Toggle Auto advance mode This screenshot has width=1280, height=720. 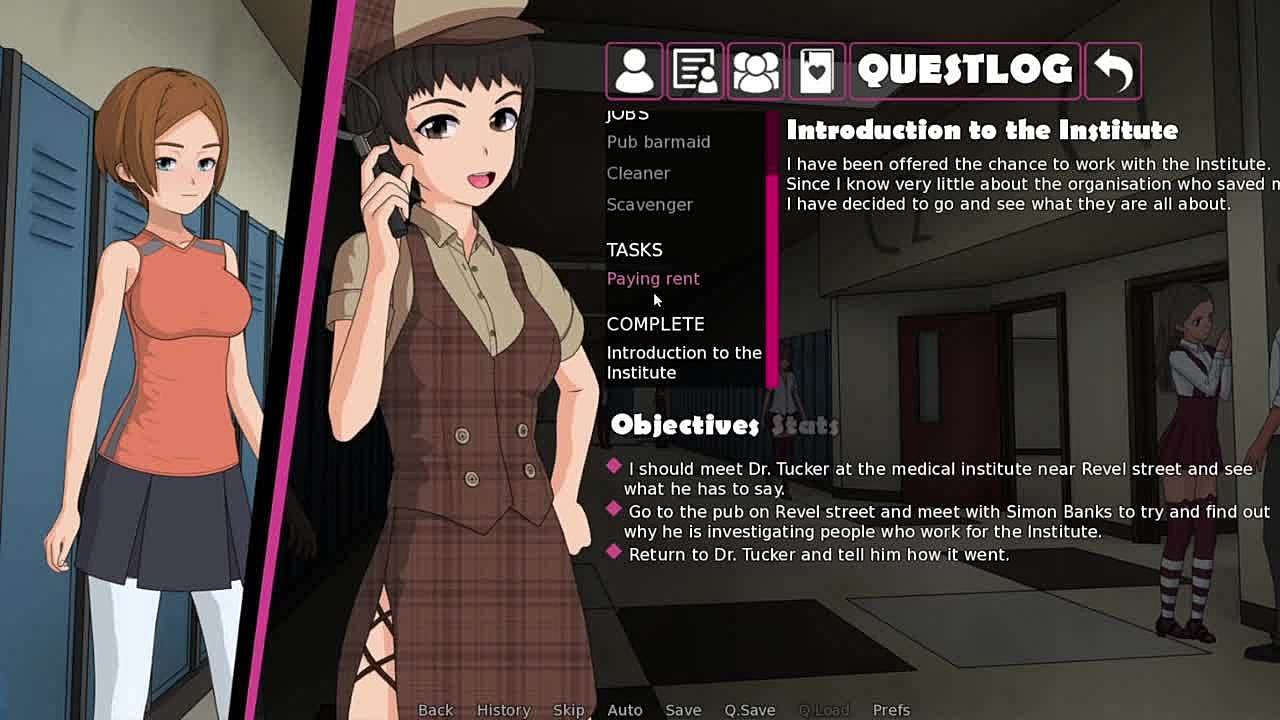click(624, 710)
